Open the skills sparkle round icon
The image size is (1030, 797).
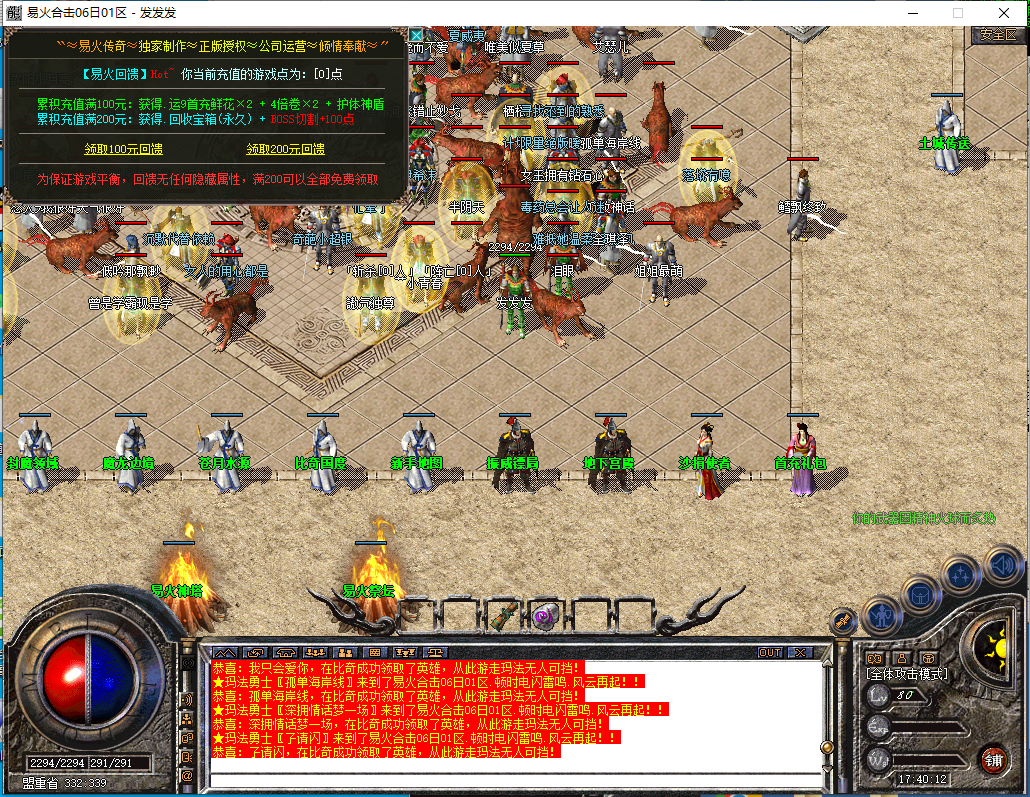tap(961, 574)
